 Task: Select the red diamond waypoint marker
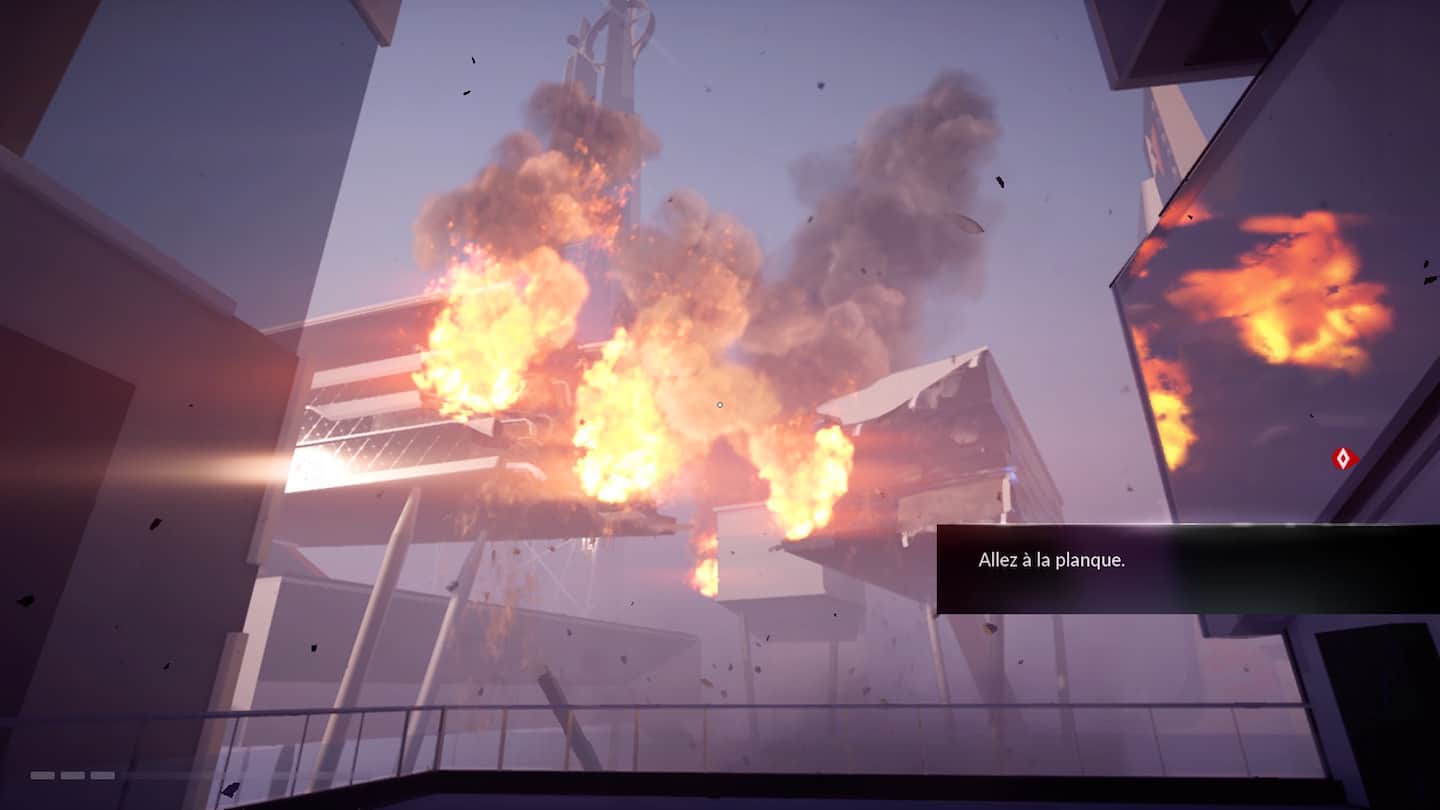1344,459
